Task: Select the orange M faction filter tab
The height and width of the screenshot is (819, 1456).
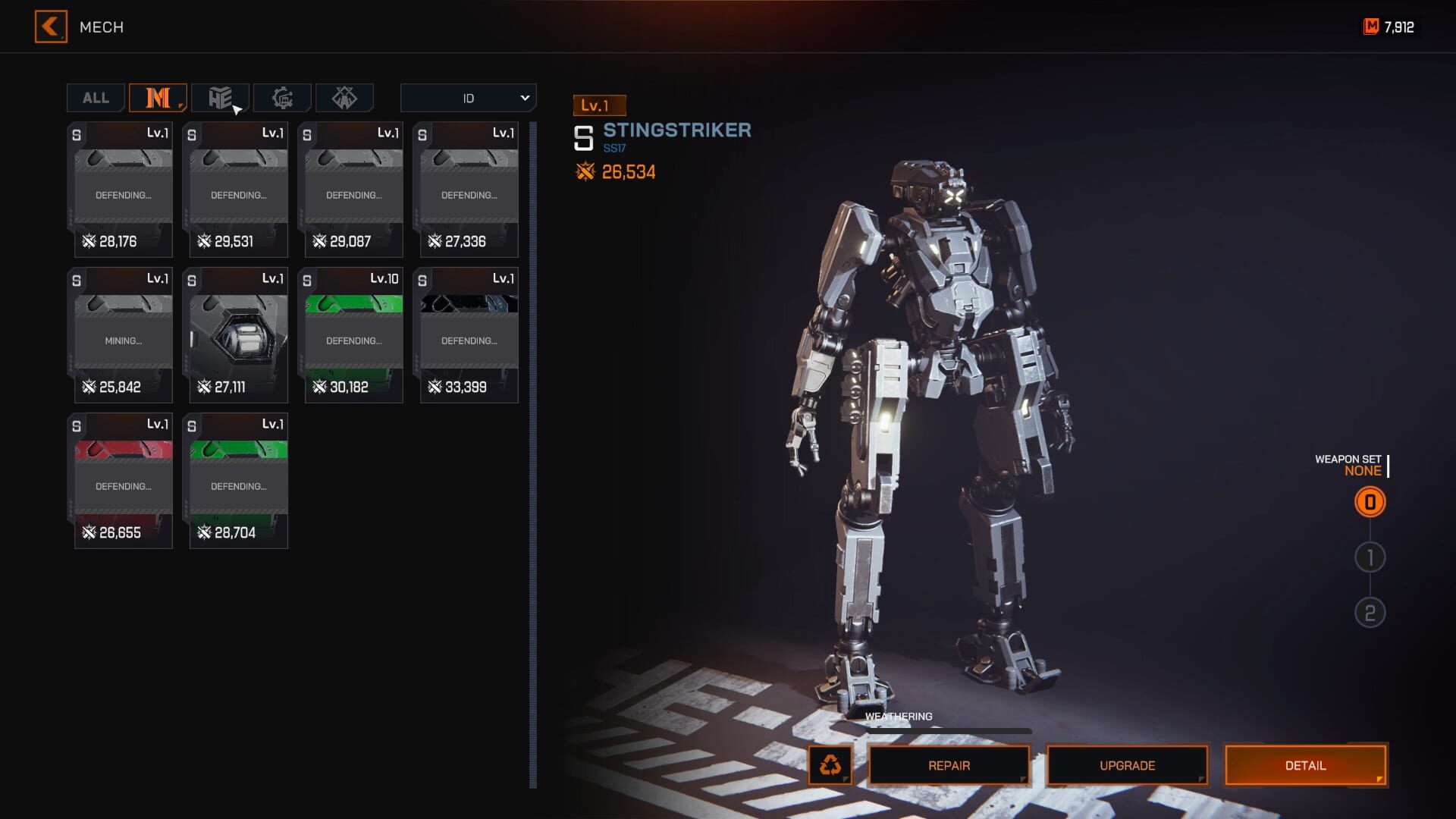Action: pyautogui.click(x=158, y=98)
